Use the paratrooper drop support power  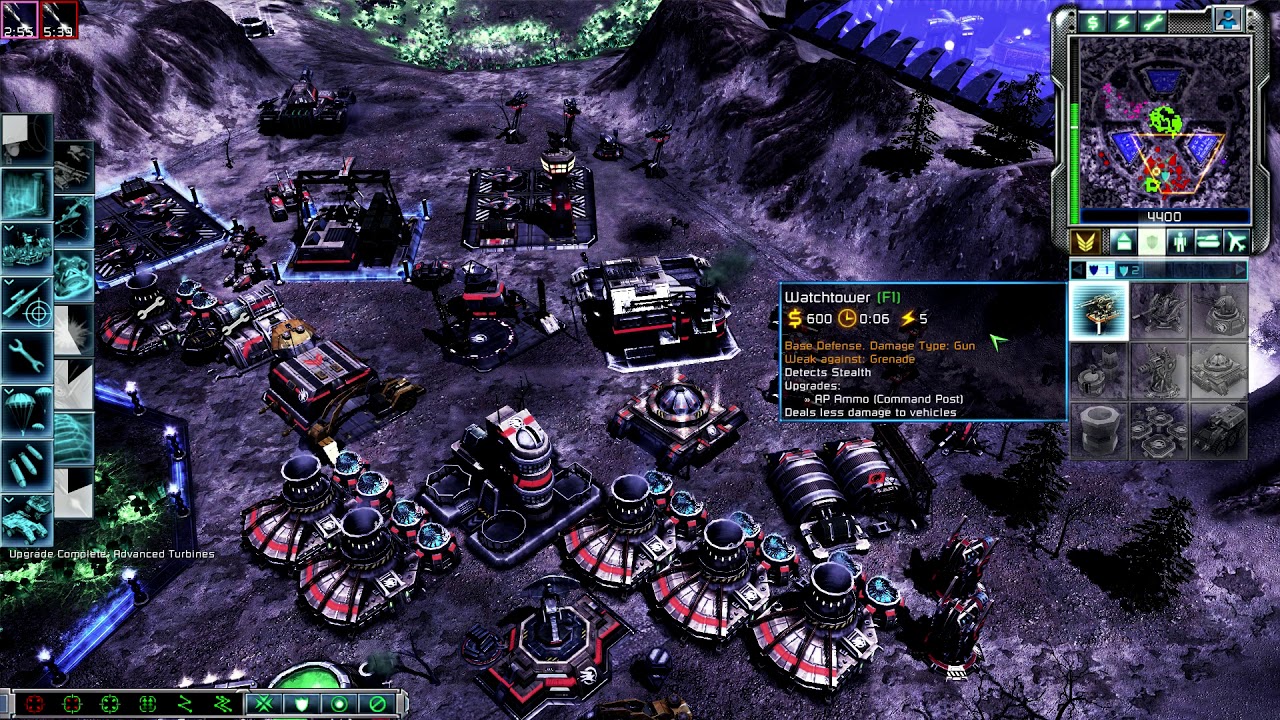pyautogui.click(x=25, y=410)
